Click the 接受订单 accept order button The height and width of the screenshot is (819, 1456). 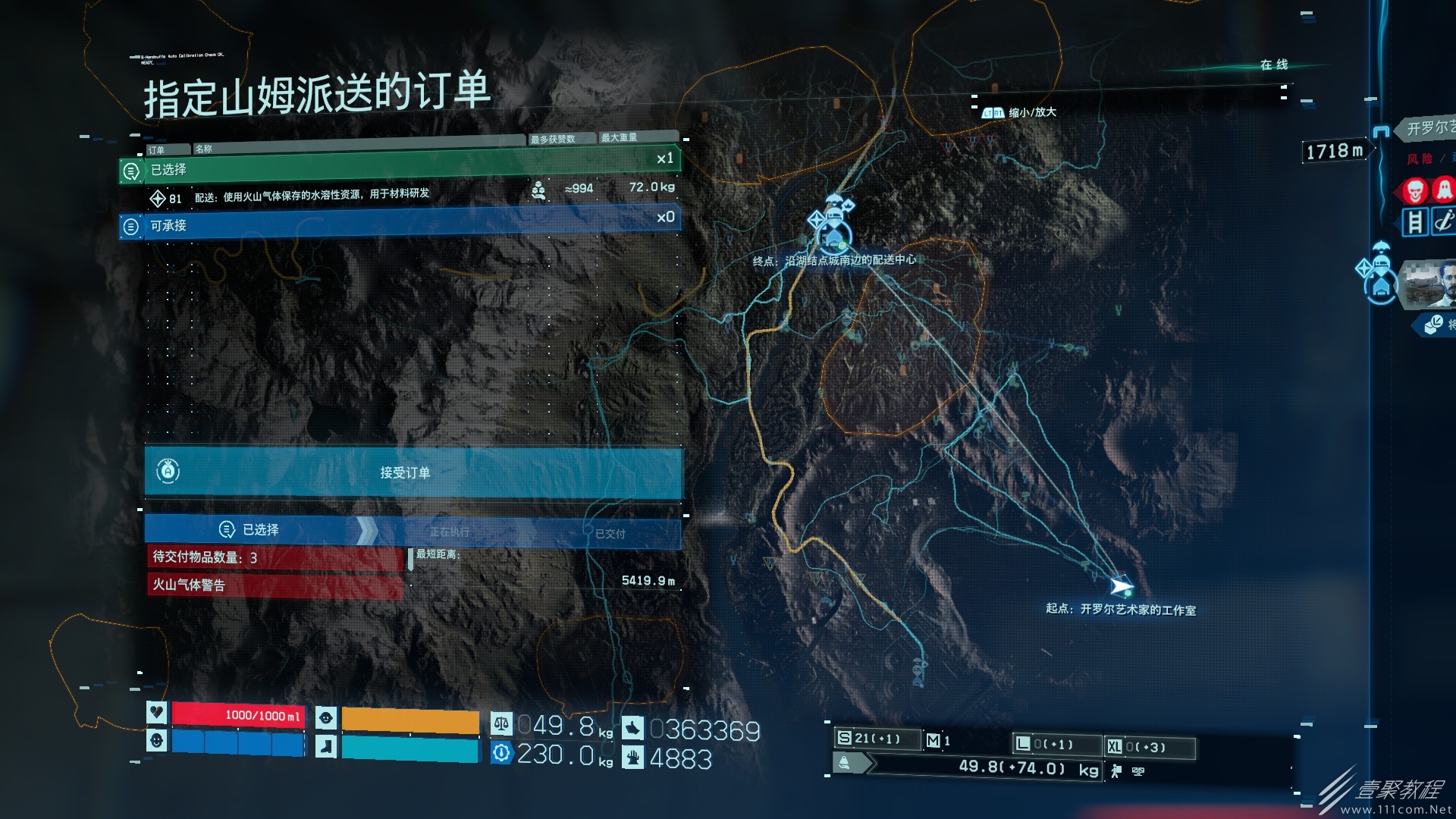coord(413,472)
